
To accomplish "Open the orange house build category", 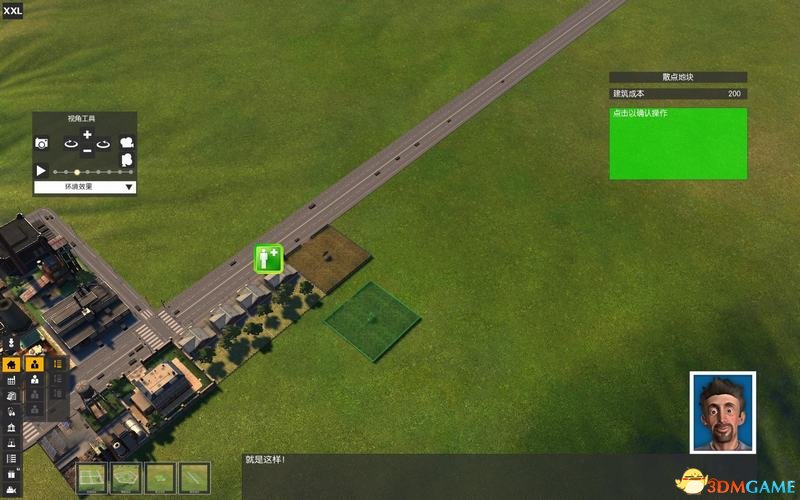I will (x=11, y=365).
